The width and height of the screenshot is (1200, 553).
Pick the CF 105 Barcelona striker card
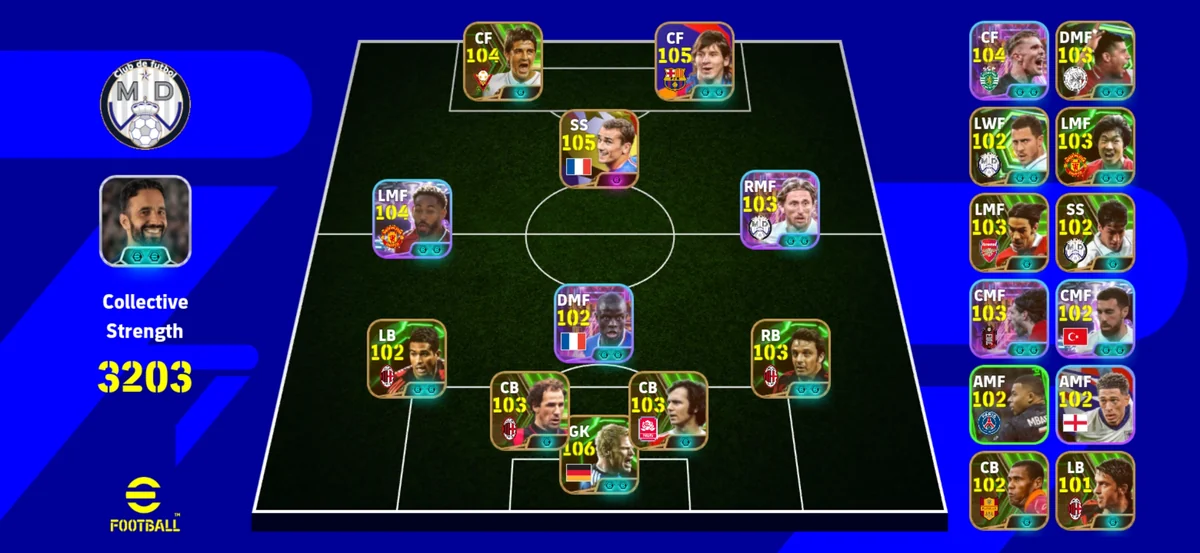(x=694, y=61)
